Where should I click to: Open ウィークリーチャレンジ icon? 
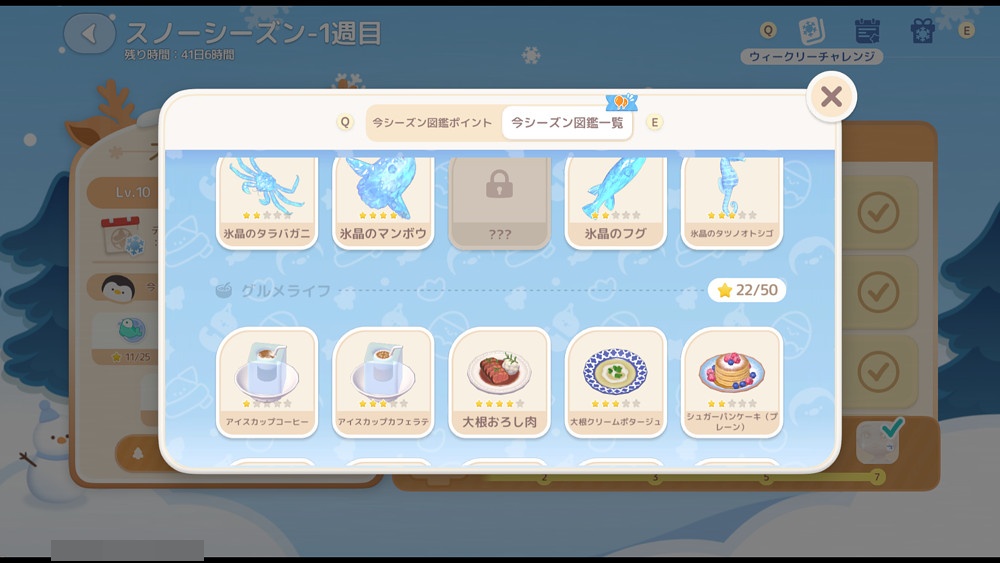(812, 32)
